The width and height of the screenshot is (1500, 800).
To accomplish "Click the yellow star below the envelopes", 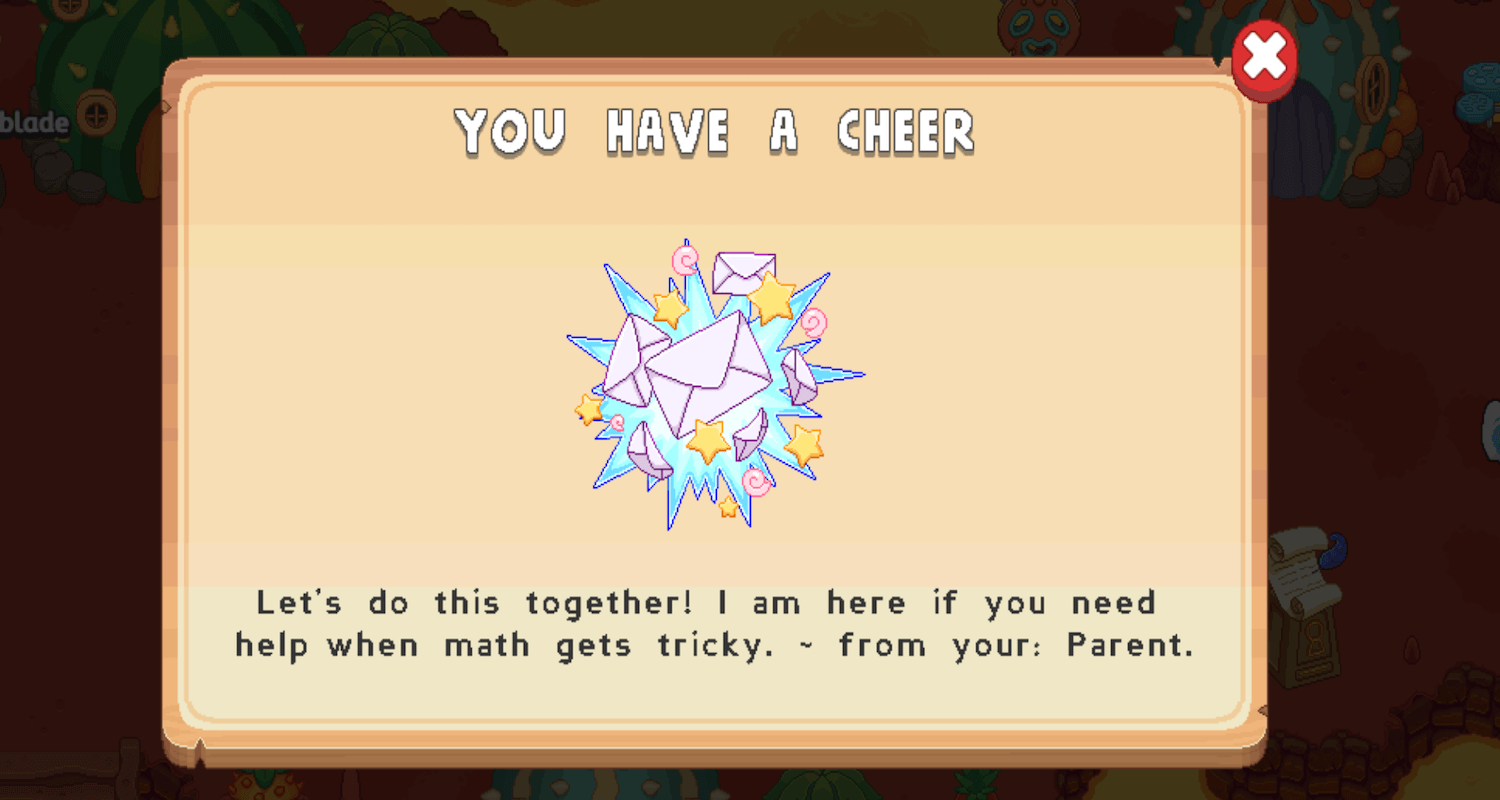I will click(707, 439).
